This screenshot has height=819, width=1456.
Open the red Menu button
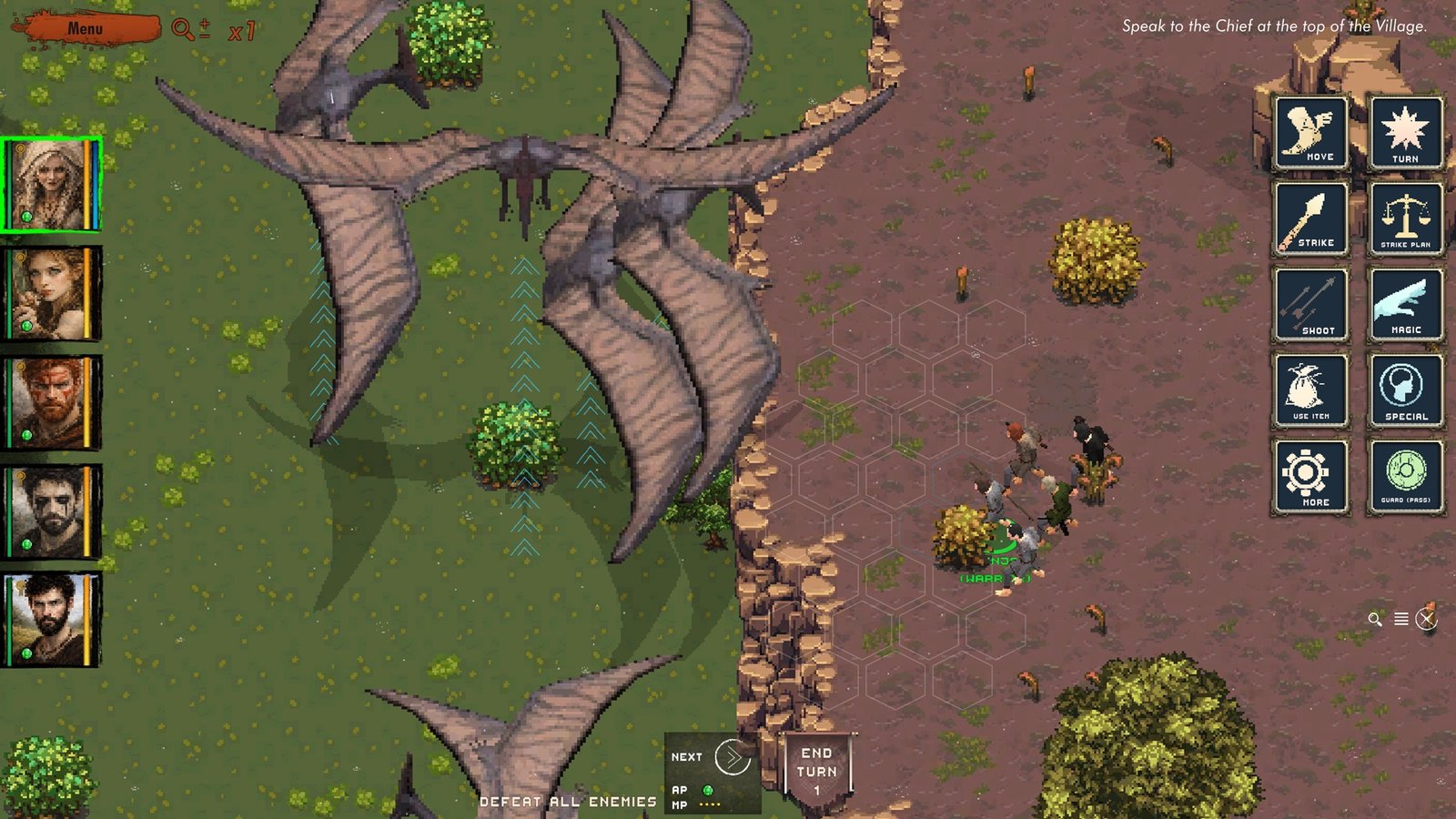coord(86,28)
